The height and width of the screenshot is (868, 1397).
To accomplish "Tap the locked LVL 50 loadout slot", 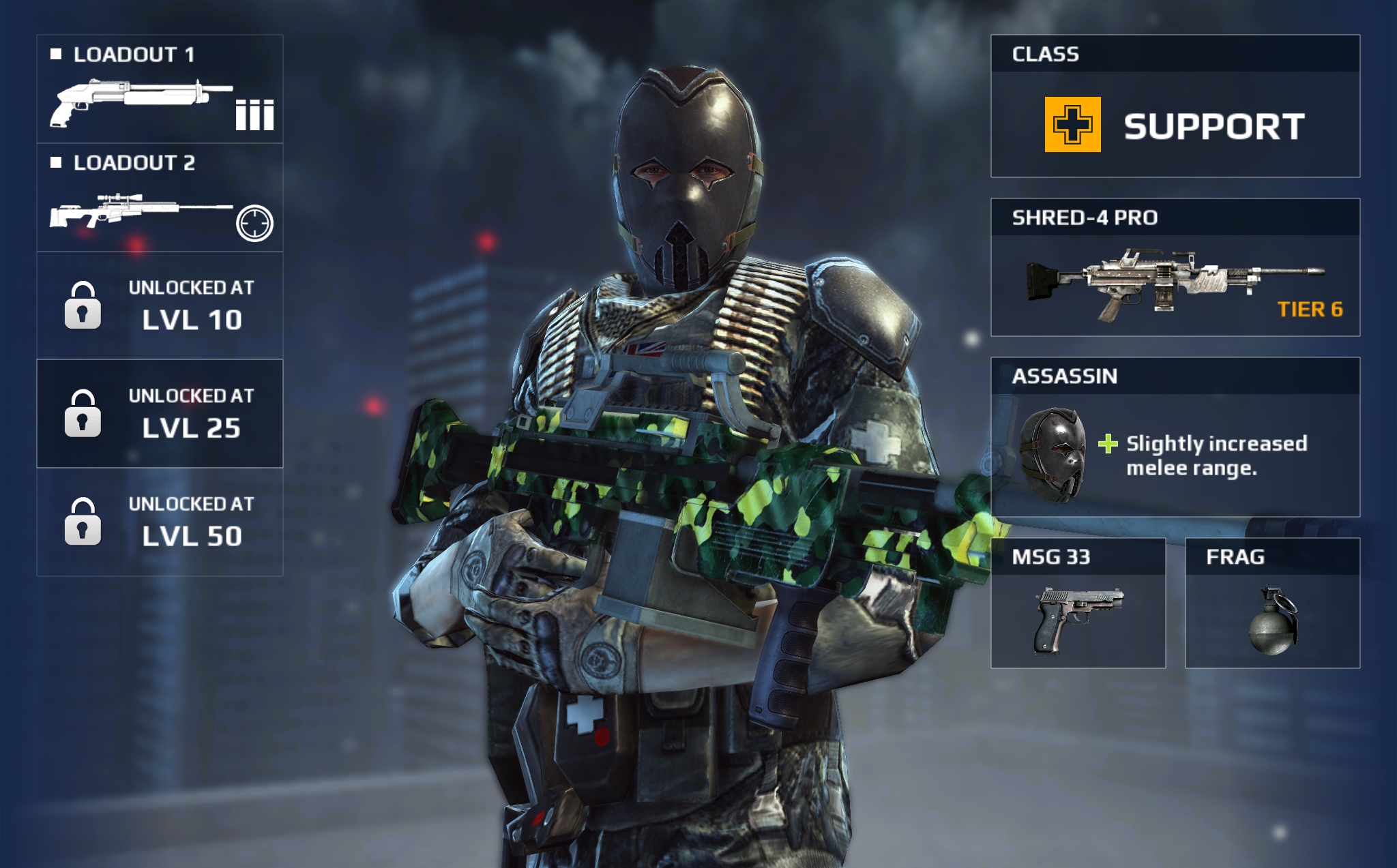I will click(160, 522).
